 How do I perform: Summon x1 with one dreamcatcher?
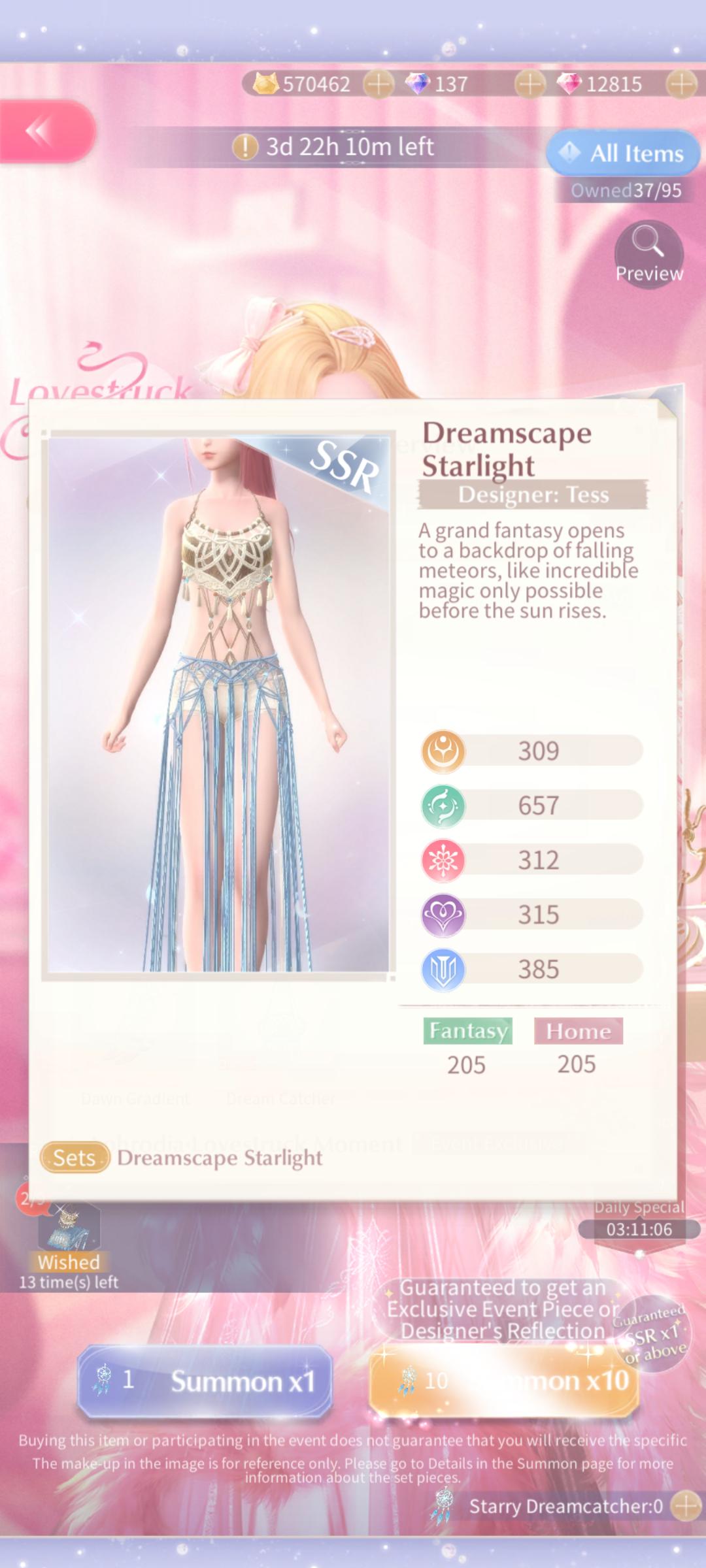pos(205,1380)
